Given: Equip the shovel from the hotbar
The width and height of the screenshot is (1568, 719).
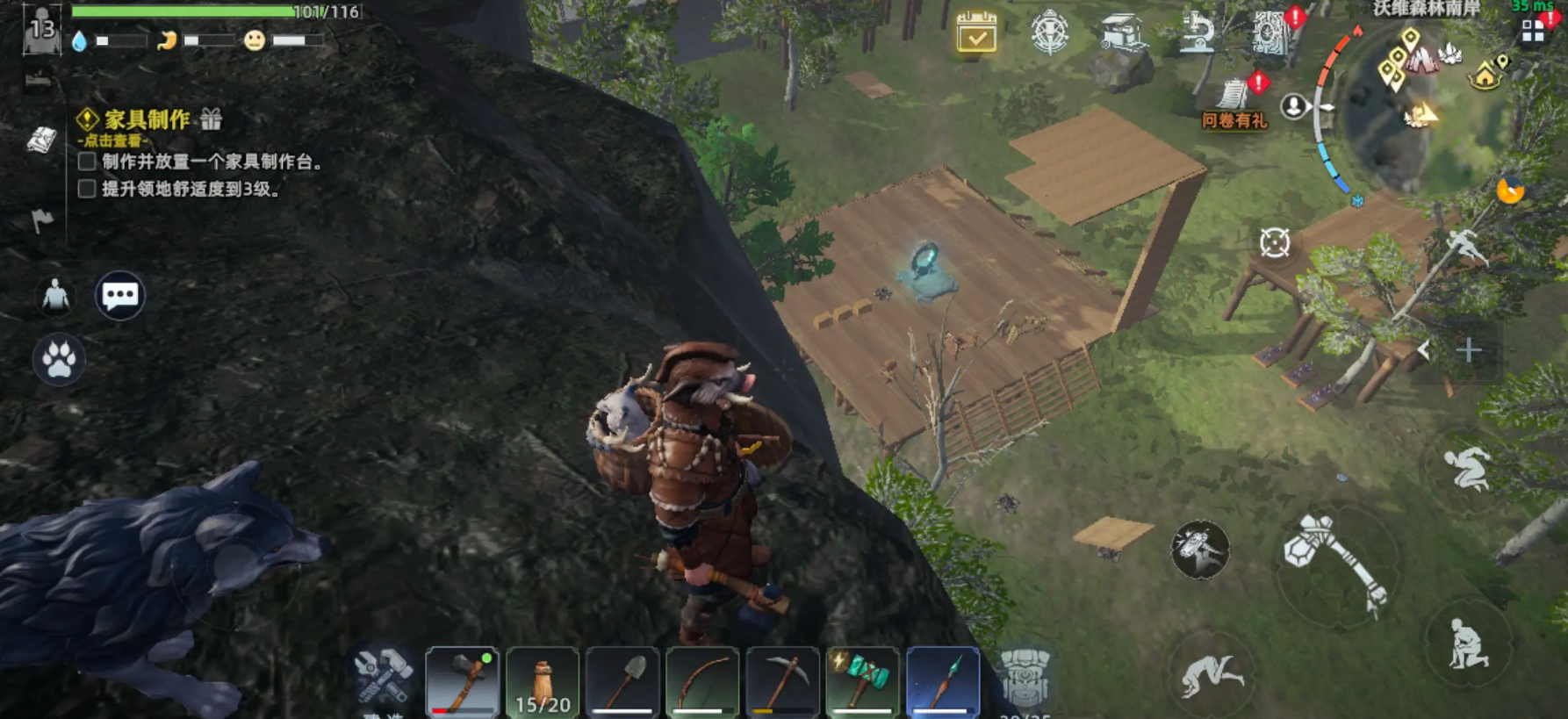Looking at the screenshot, I should point(622,681).
